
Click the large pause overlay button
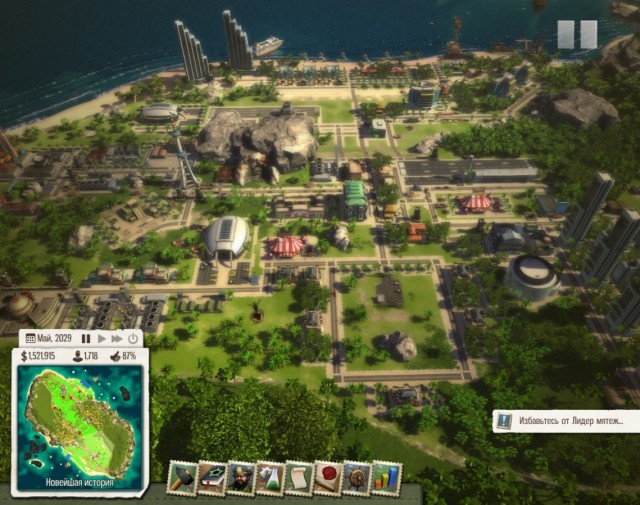point(576,34)
